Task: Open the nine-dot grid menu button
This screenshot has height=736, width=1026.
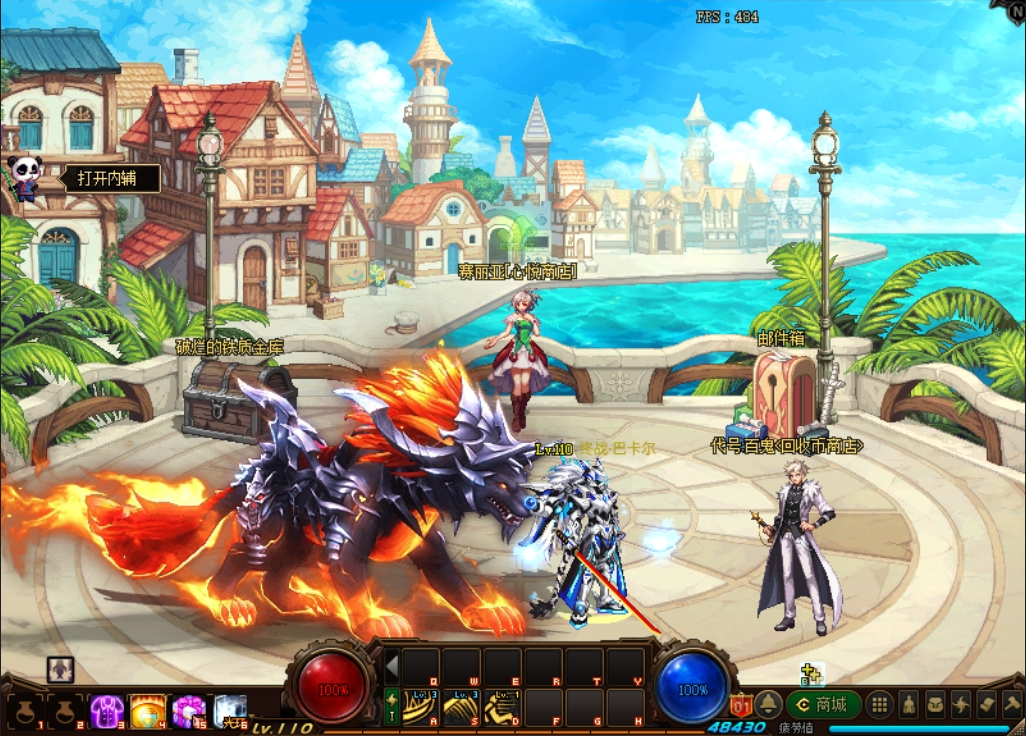Action: pos(880,704)
